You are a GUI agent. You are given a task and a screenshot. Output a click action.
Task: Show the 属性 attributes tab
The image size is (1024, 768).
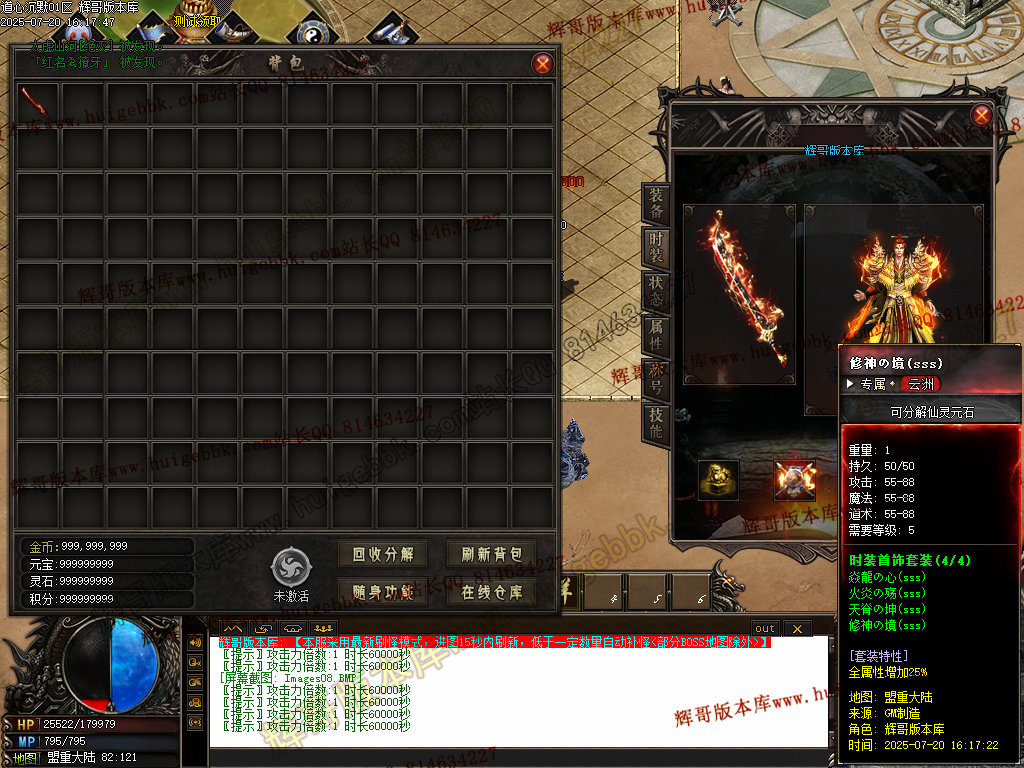pos(656,337)
